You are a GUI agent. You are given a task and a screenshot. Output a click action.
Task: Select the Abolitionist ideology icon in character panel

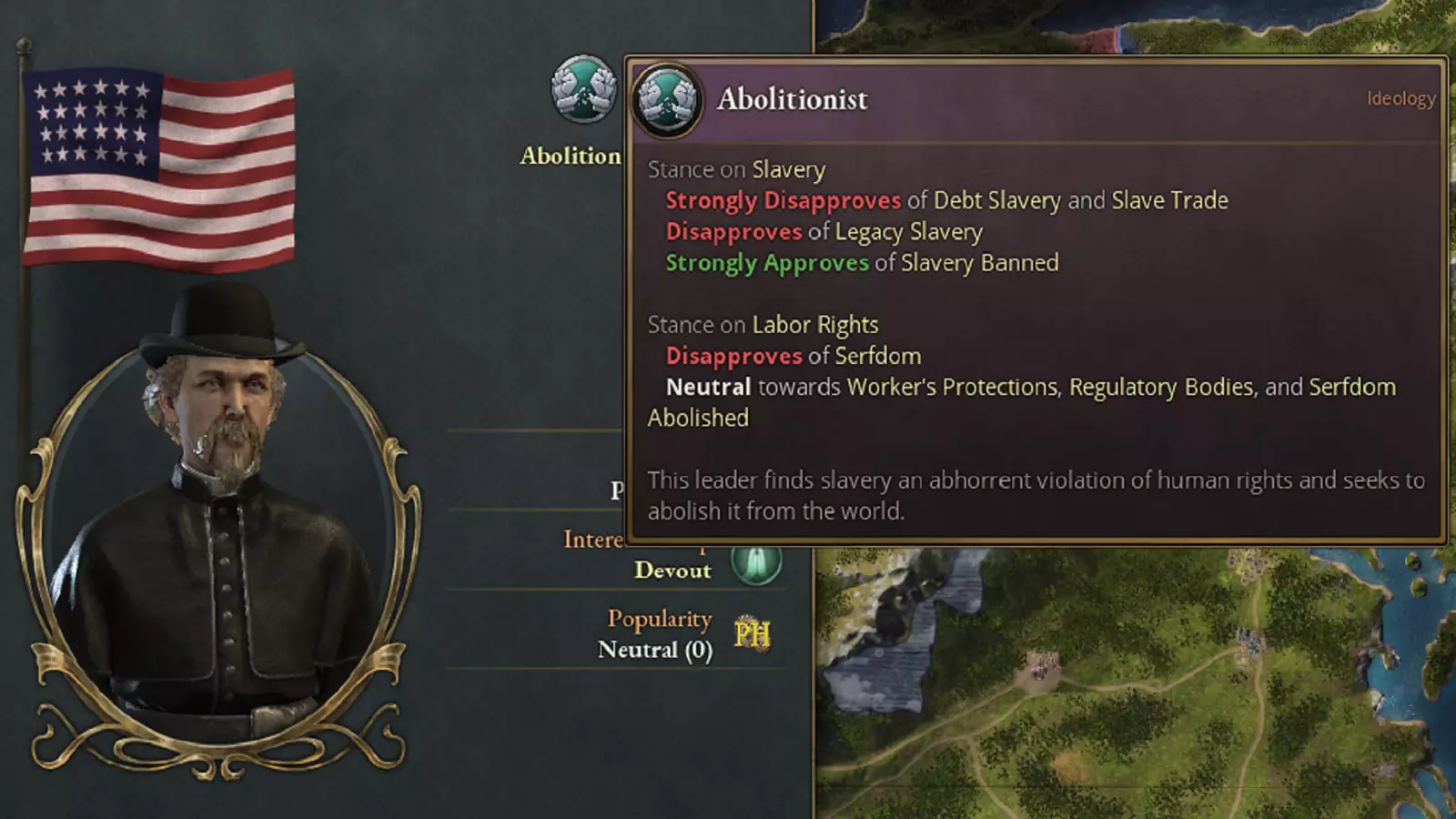[x=583, y=89]
